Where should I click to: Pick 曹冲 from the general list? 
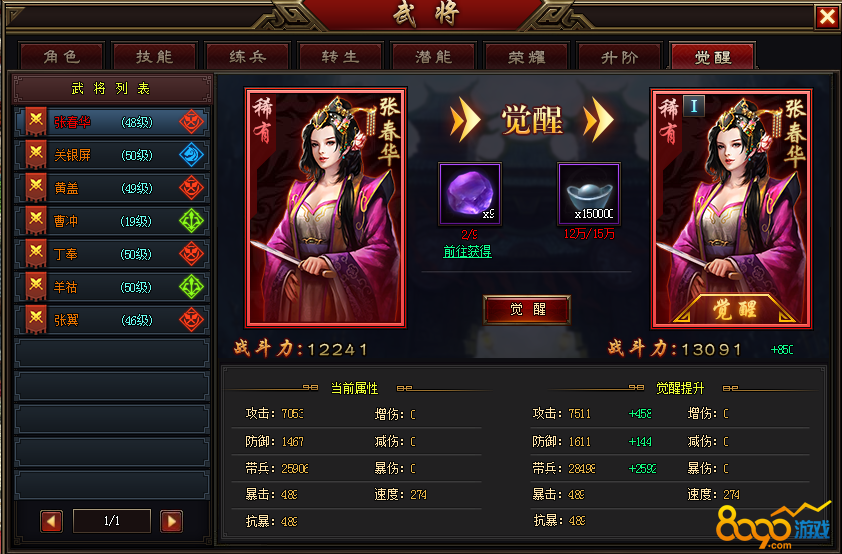112,221
